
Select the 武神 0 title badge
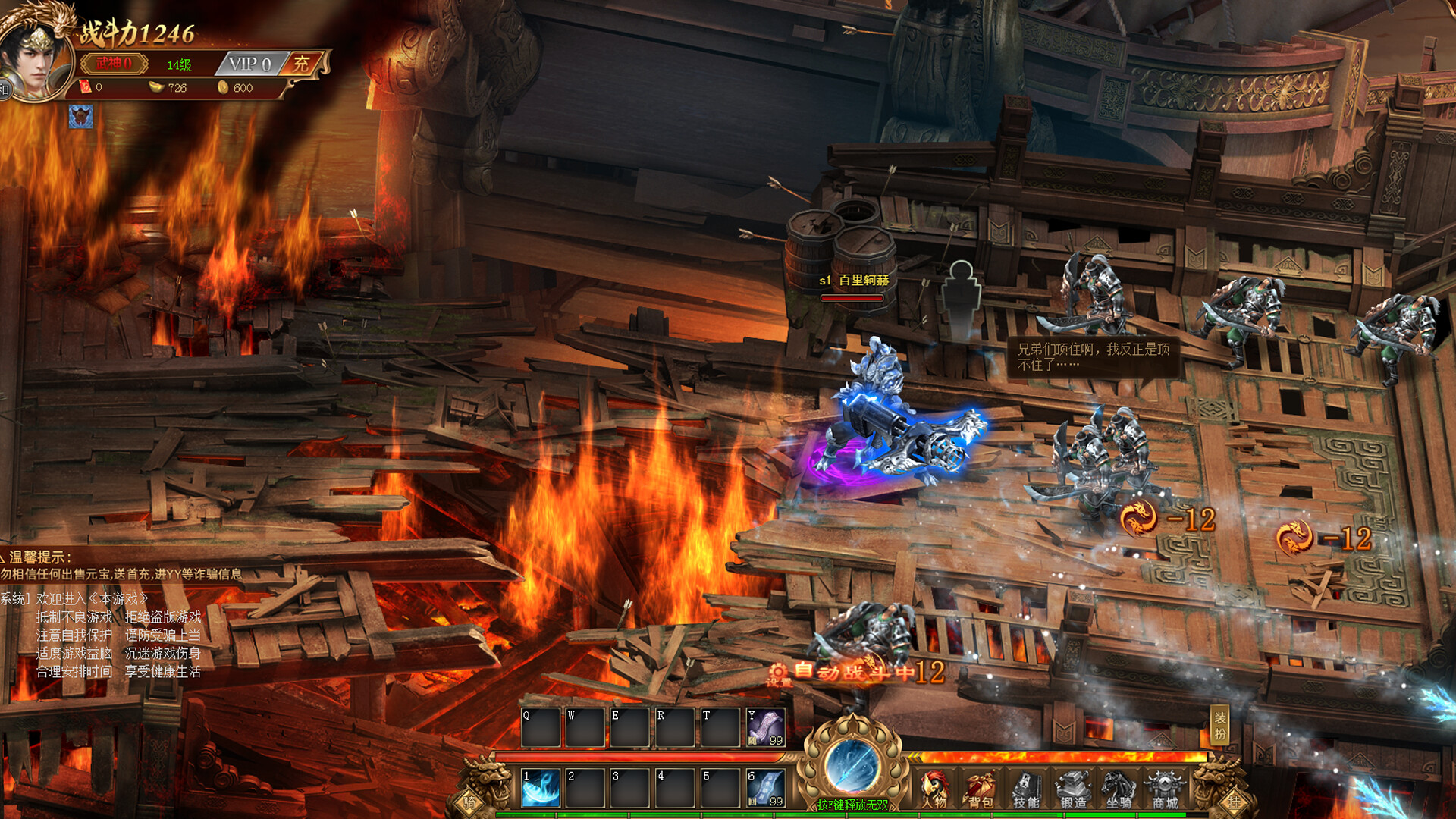pyautogui.click(x=114, y=64)
